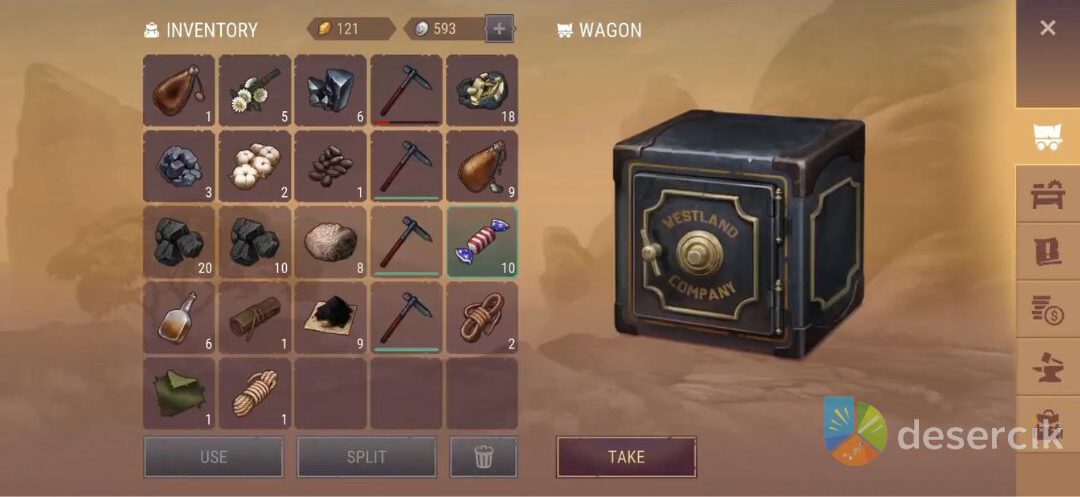Select the cotton bolls slot
The height and width of the screenshot is (497, 1080).
[x=255, y=166]
